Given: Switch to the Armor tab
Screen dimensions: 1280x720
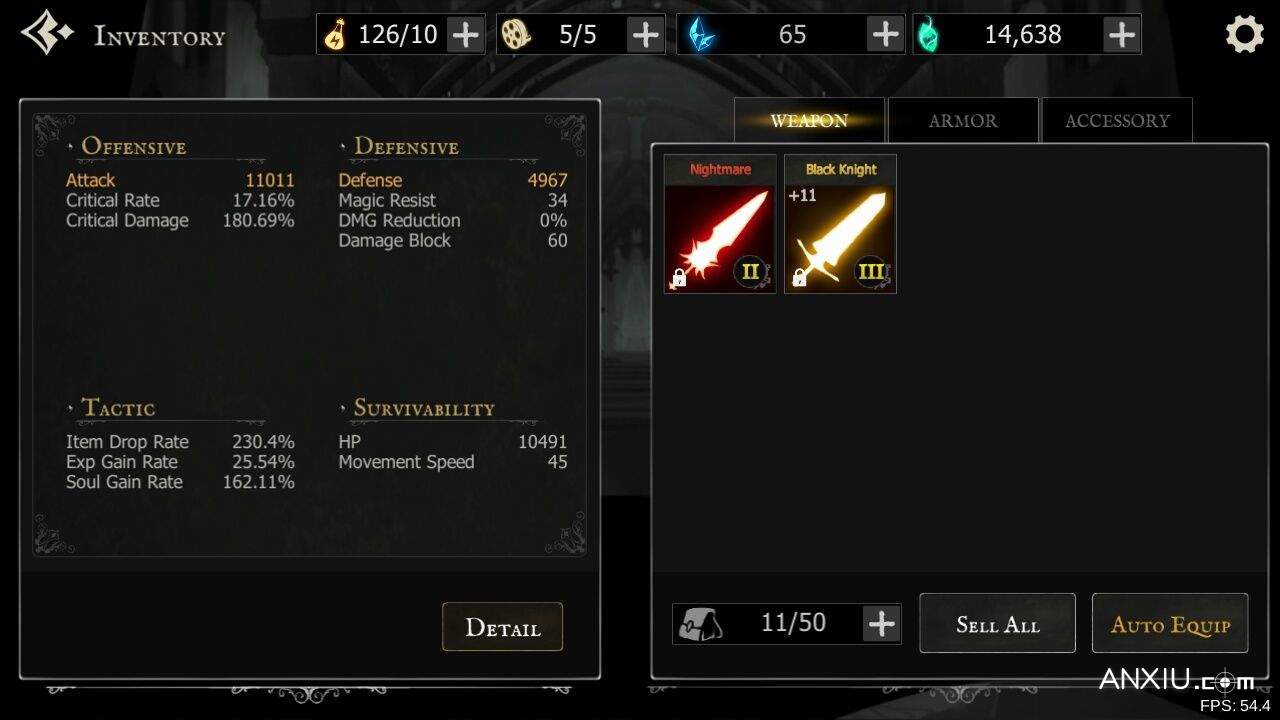Looking at the screenshot, I should (x=962, y=121).
